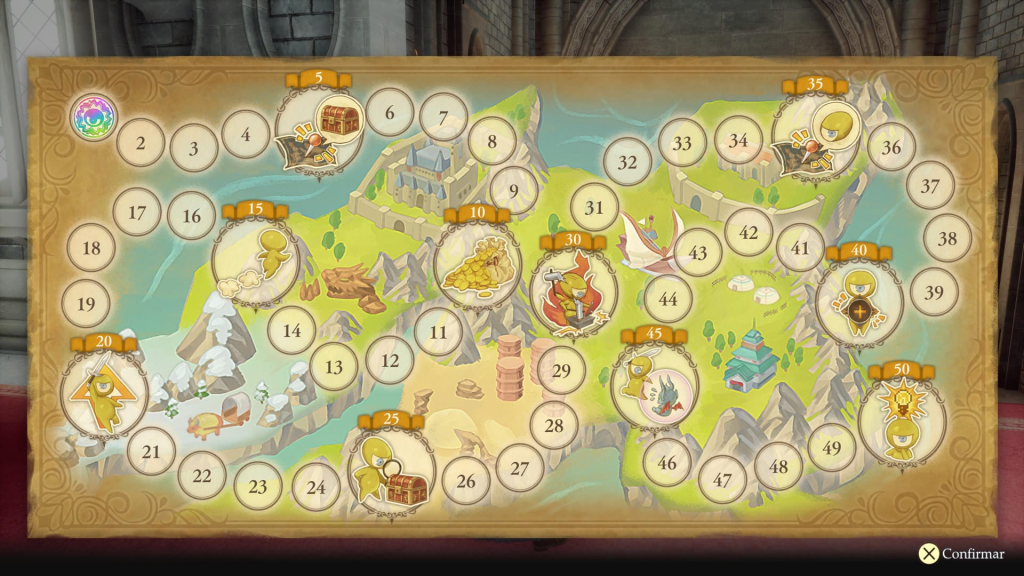Choose the level 45 monster battle reward
Viewport: 1024px width, 576px height.
tap(654, 384)
